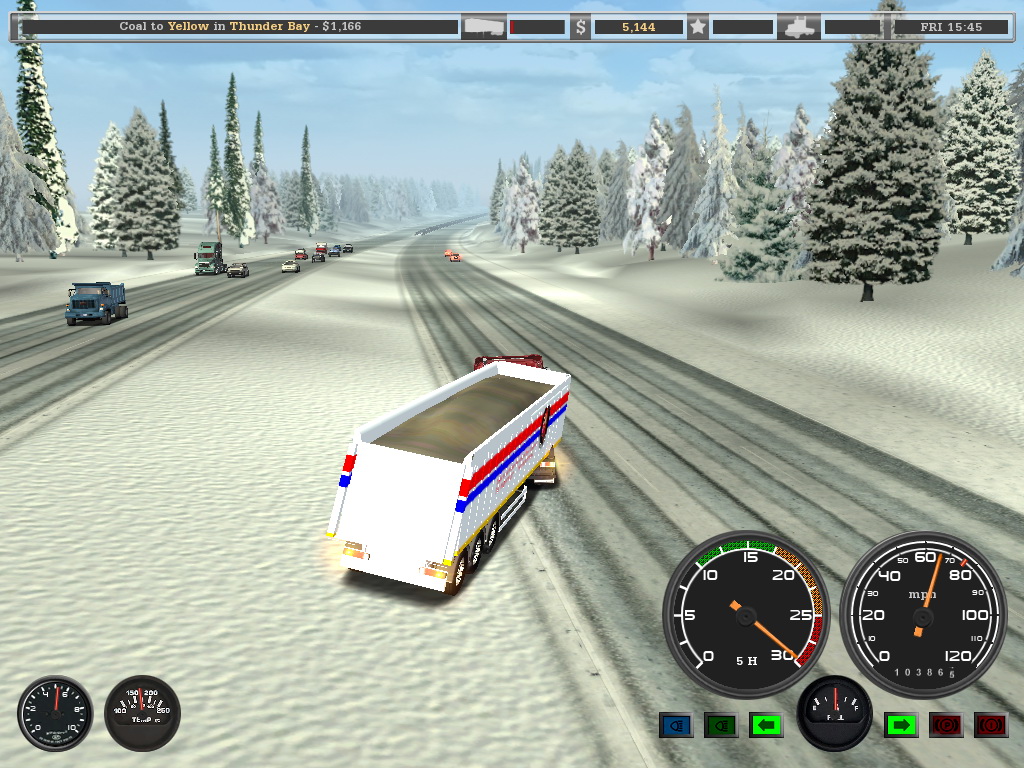The height and width of the screenshot is (768, 1024).
Task: Click the truck icon in top bar
Action: (x=799, y=27)
